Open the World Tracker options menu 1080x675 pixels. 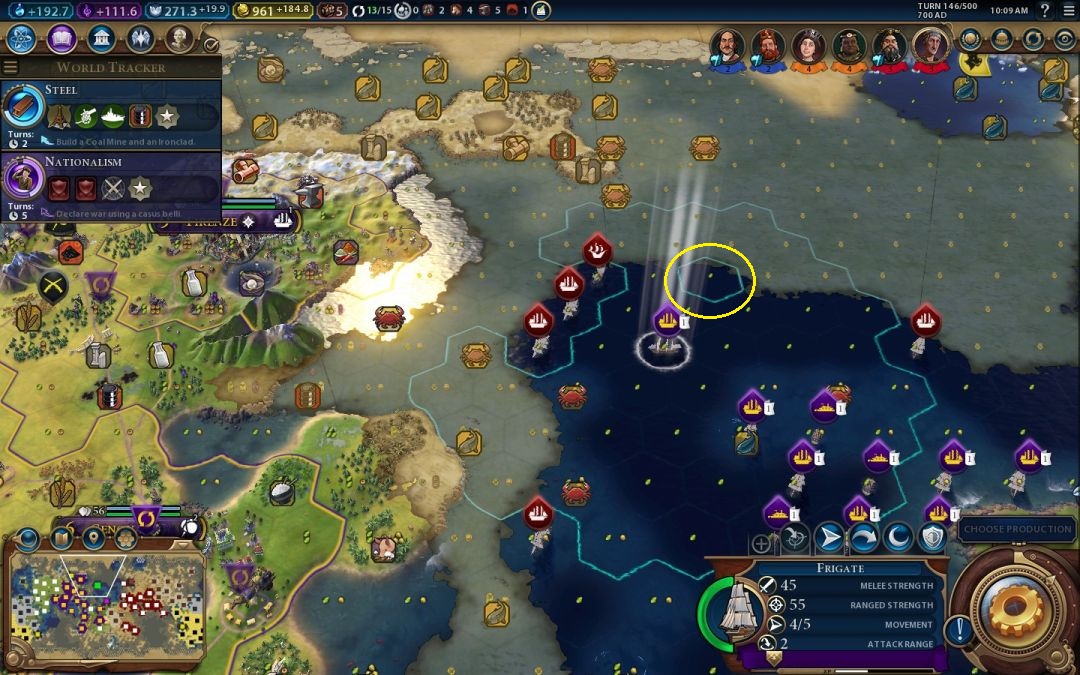[x=11, y=67]
